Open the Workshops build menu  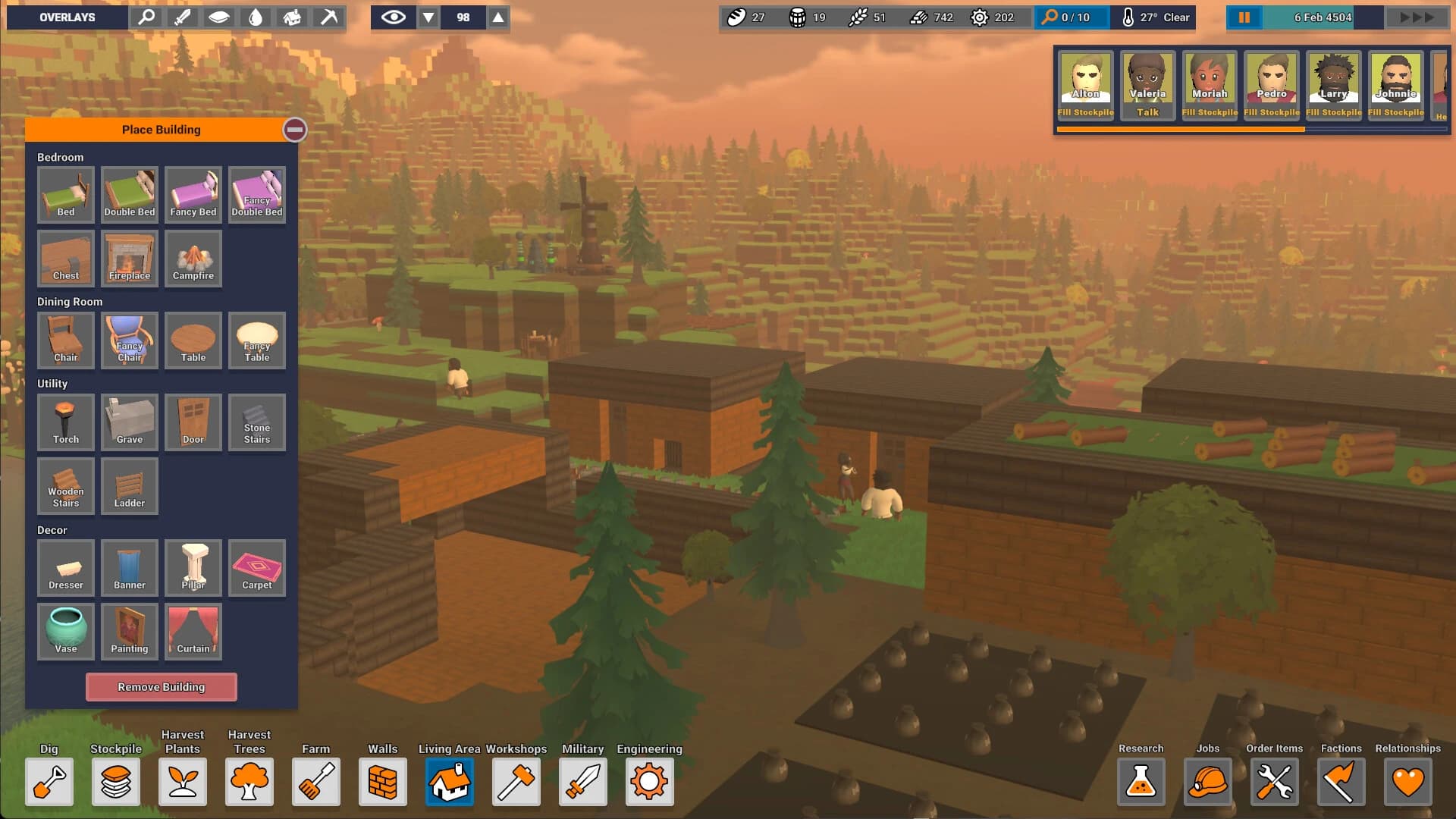(x=516, y=782)
